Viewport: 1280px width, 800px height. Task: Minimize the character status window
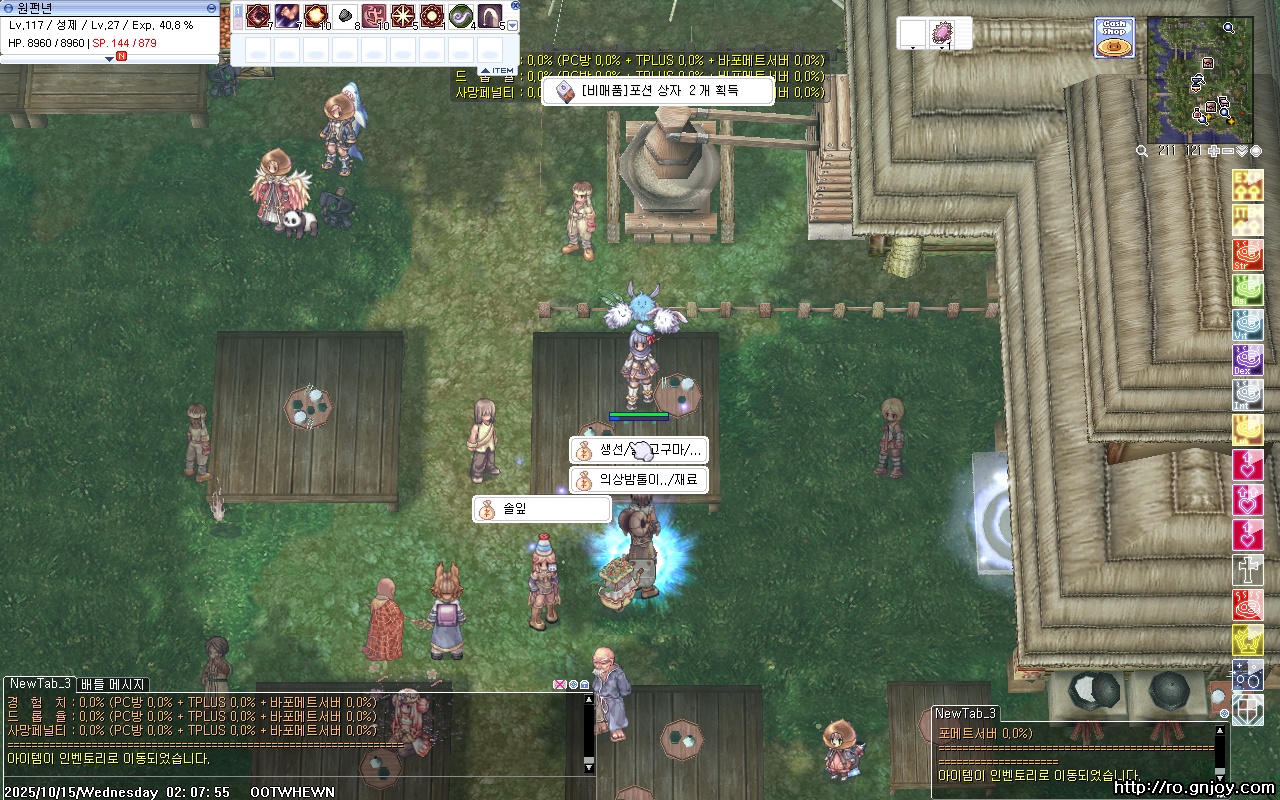tap(211, 7)
